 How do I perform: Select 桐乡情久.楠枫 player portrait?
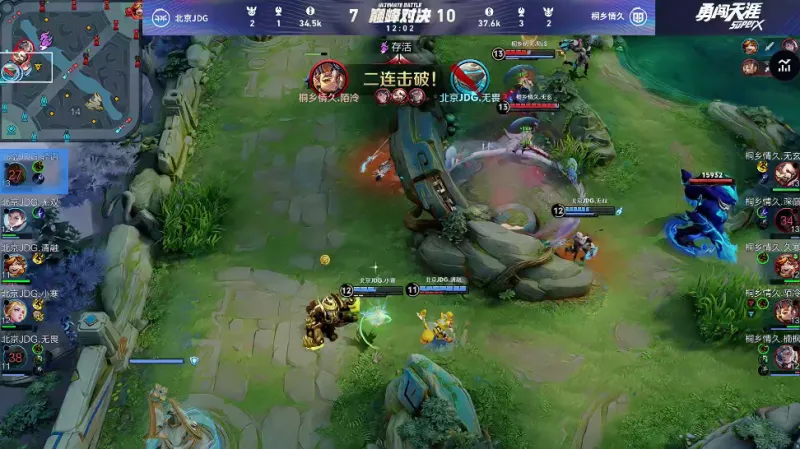point(786,359)
